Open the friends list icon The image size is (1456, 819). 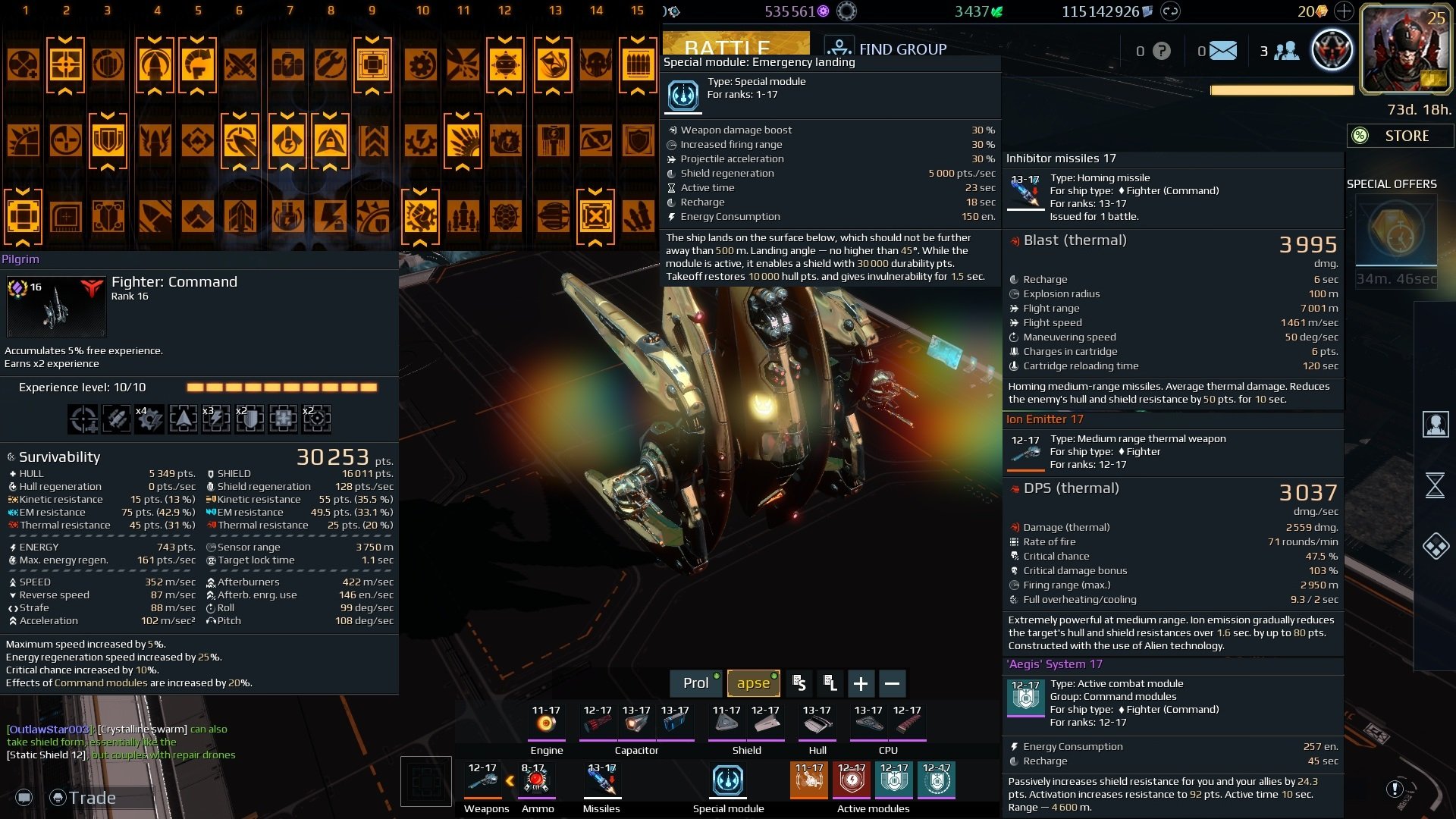pos(1286,51)
